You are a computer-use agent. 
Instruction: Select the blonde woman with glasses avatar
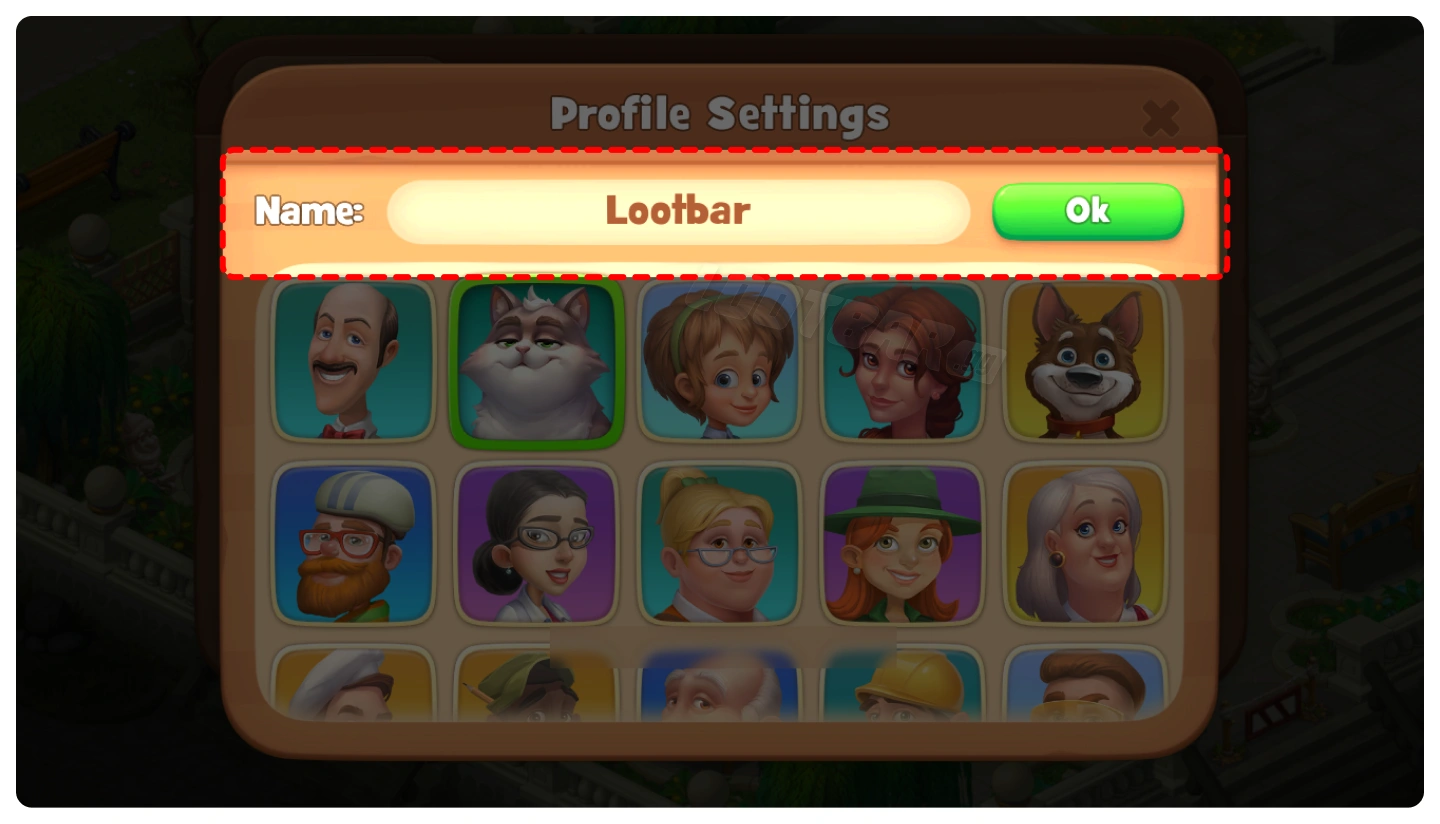click(719, 544)
